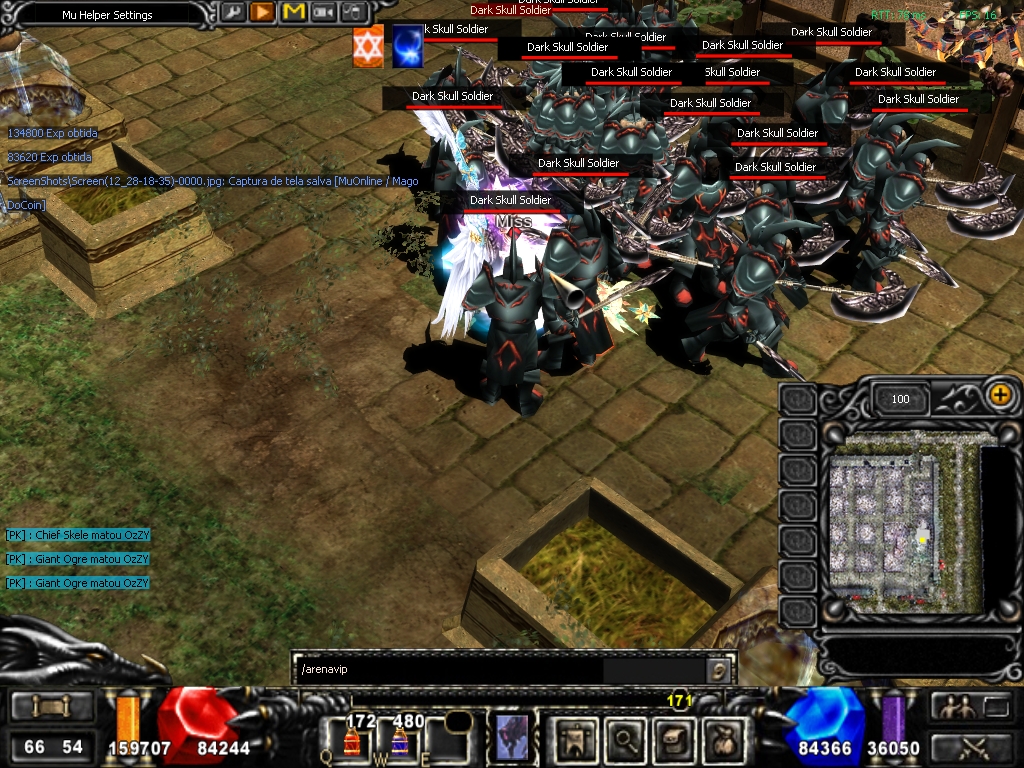
Task: Toggle the video camera button
Action: click(x=323, y=13)
